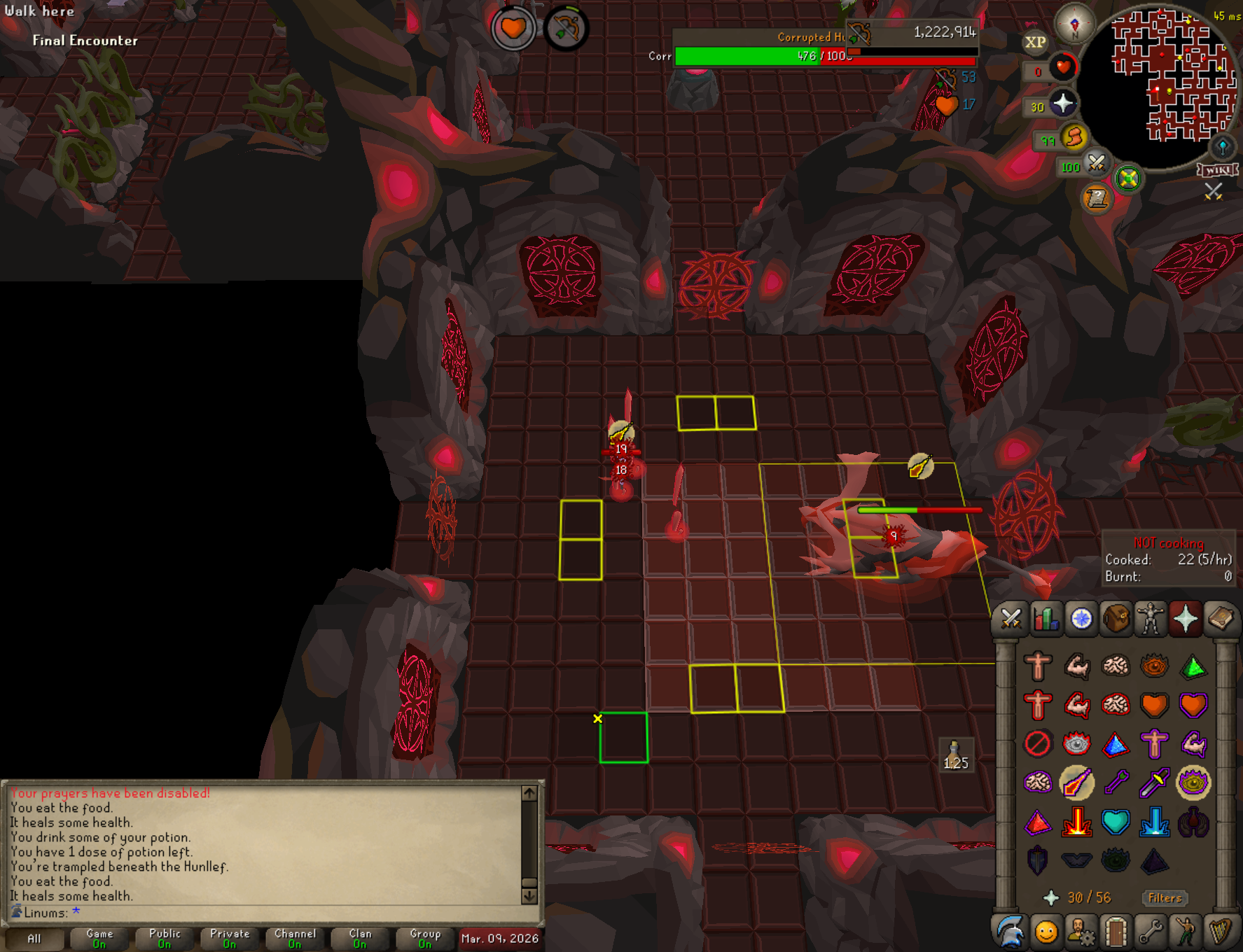Viewport: 1243px width, 952px height.
Task: Open the Spellbook tab
Action: 1221,619
